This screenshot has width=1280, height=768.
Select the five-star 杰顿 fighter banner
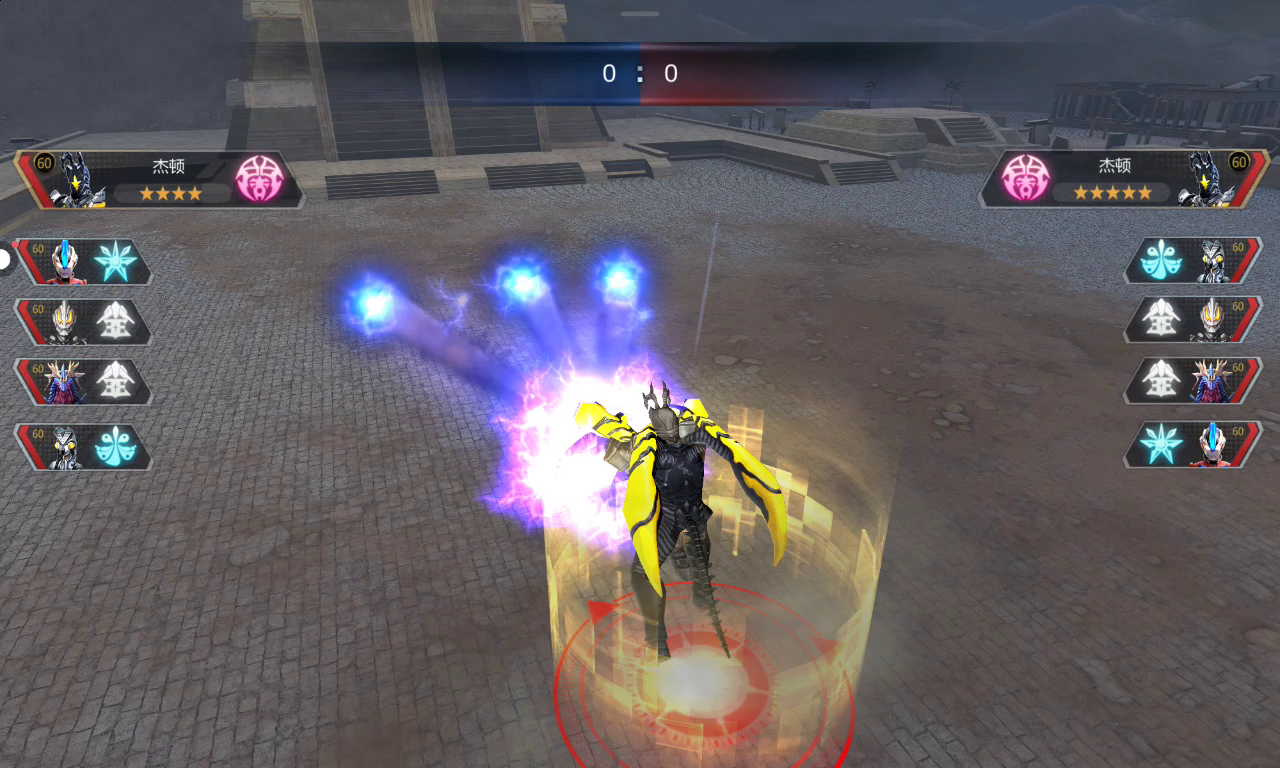click(x=1120, y=179)
